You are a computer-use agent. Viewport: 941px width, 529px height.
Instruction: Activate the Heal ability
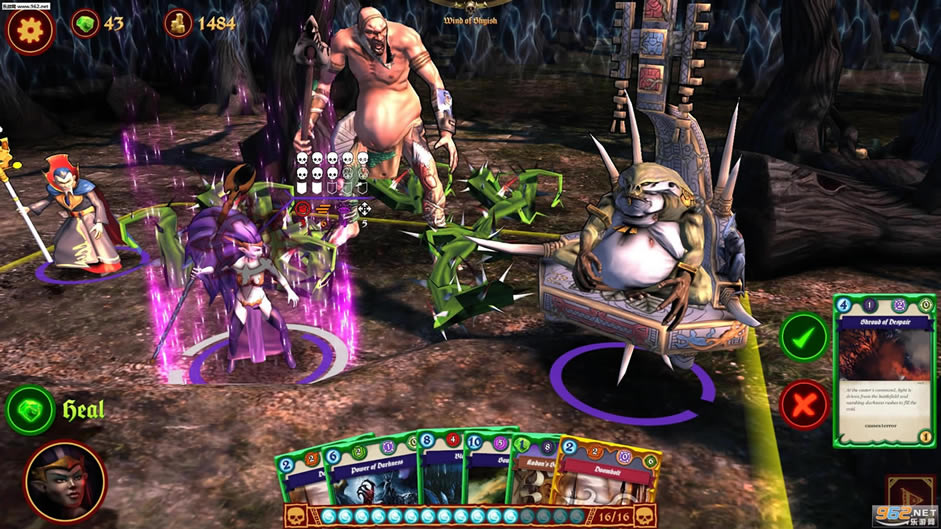tap(31, 409)
